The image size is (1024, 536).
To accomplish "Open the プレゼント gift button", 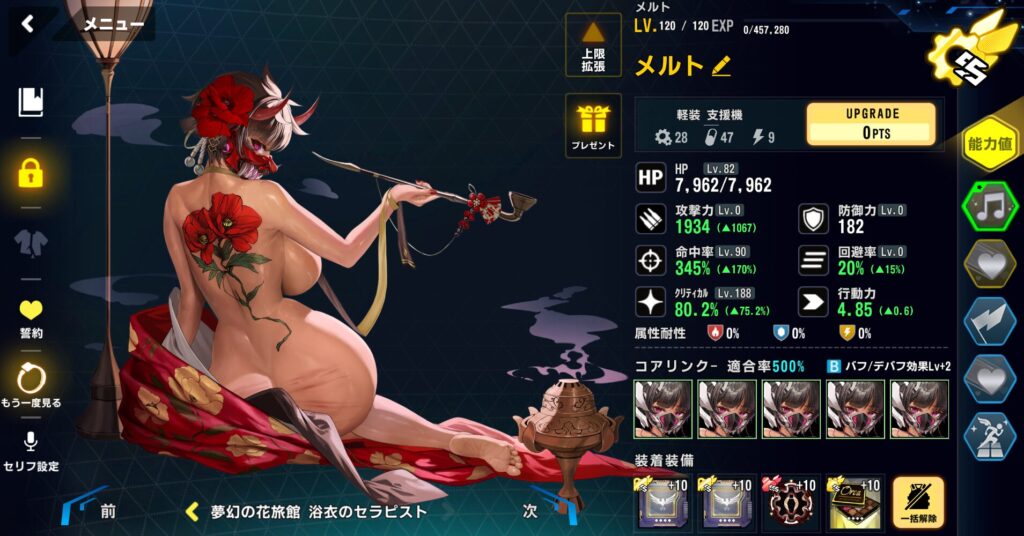I will [593, 126].
